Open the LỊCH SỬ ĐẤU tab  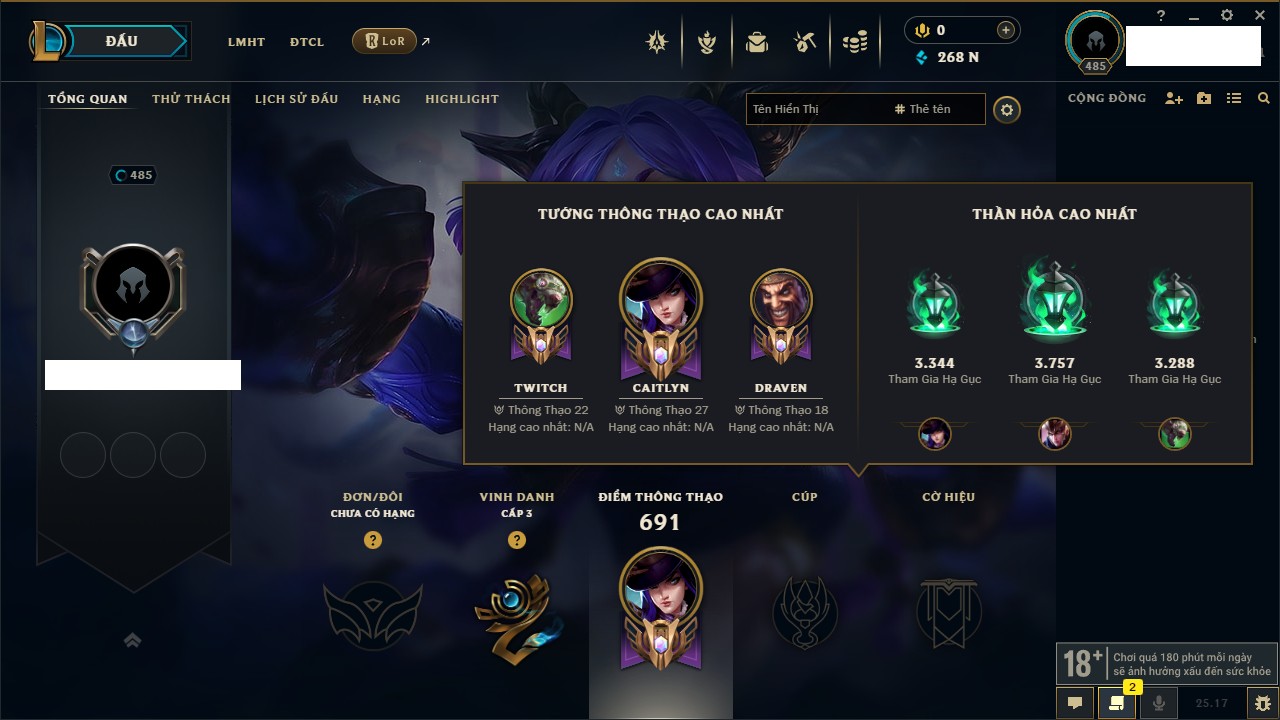coord(296,99)
